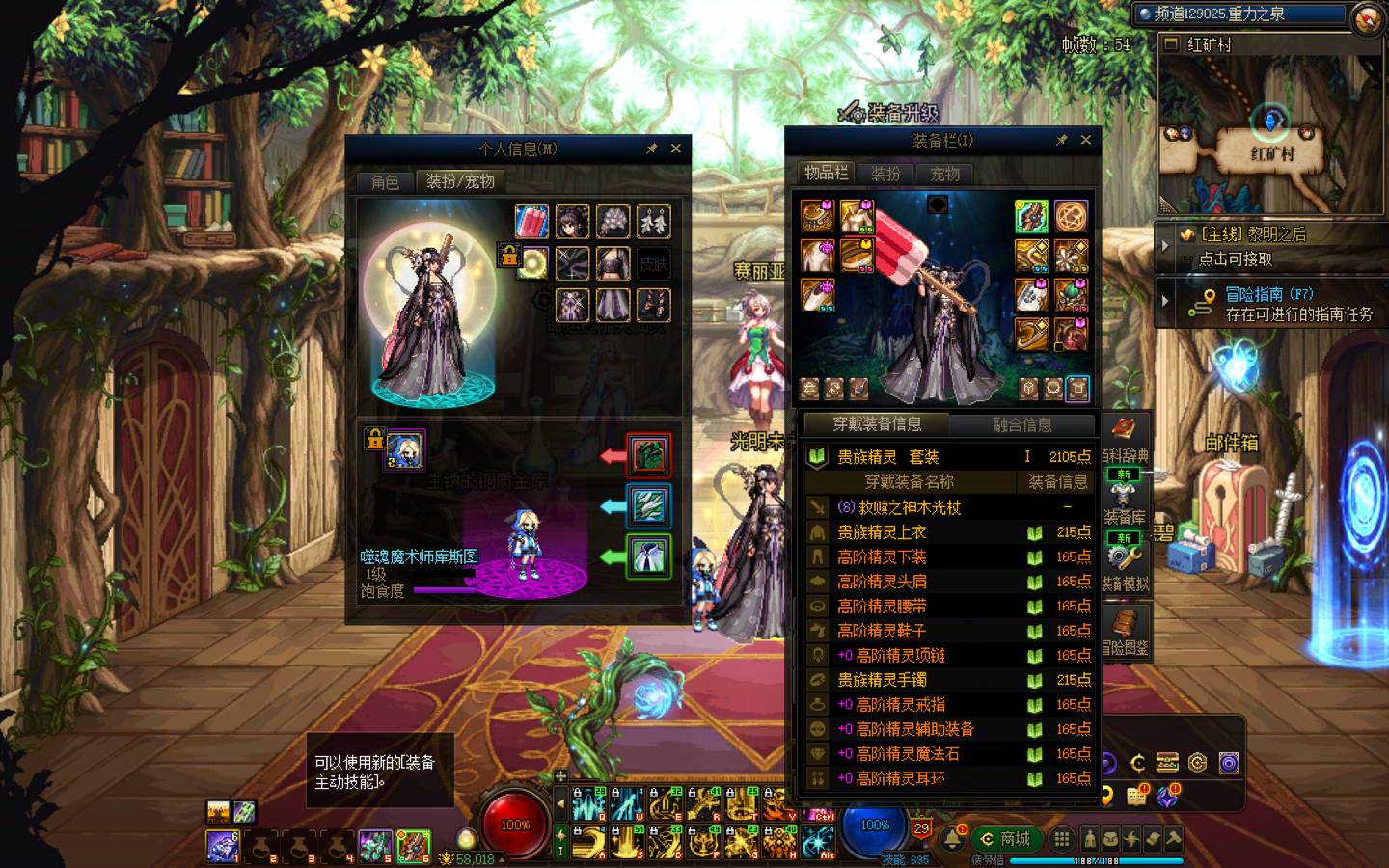Pin the 装备栏 window with pushpin

(1061, 140)
